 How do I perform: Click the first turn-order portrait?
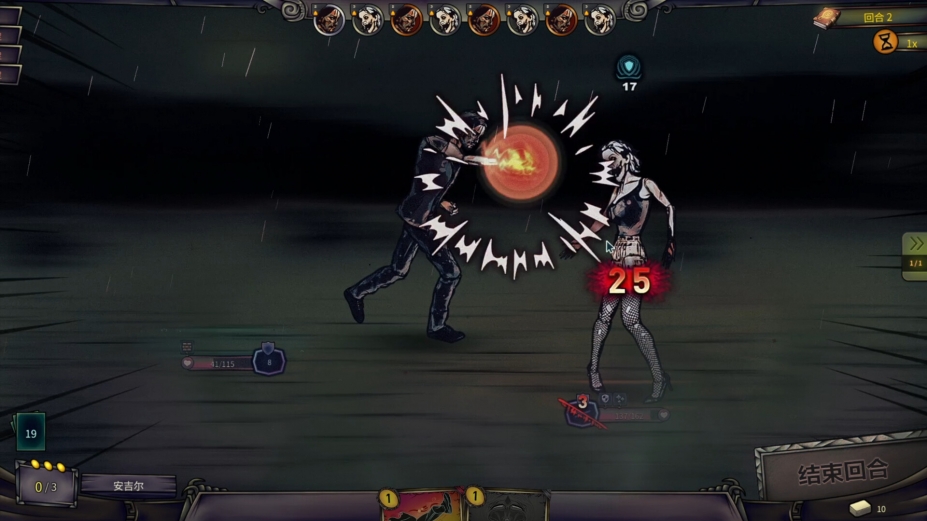point(329,19)
